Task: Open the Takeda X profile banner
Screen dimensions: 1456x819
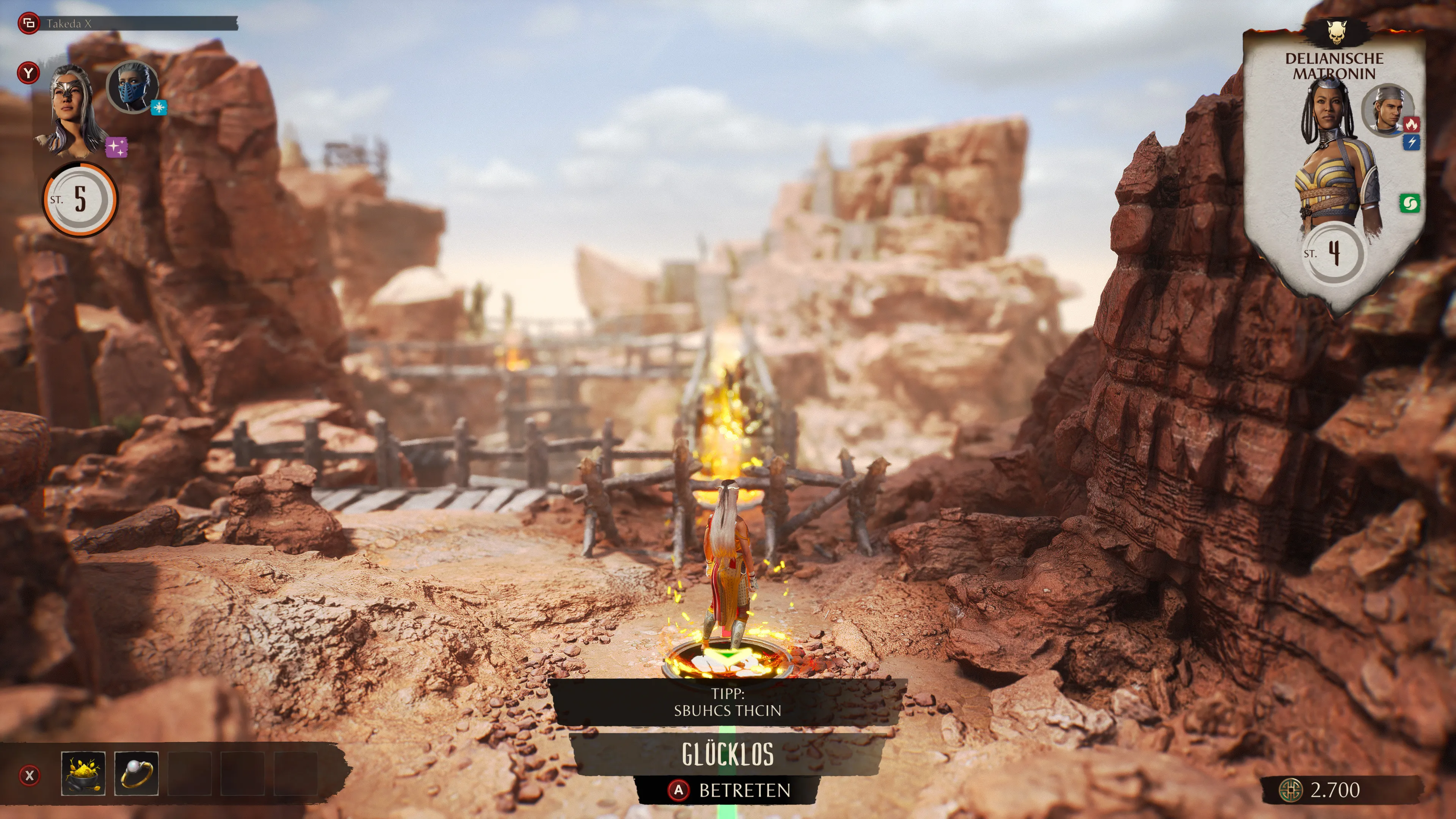Action: pos(127,24)
